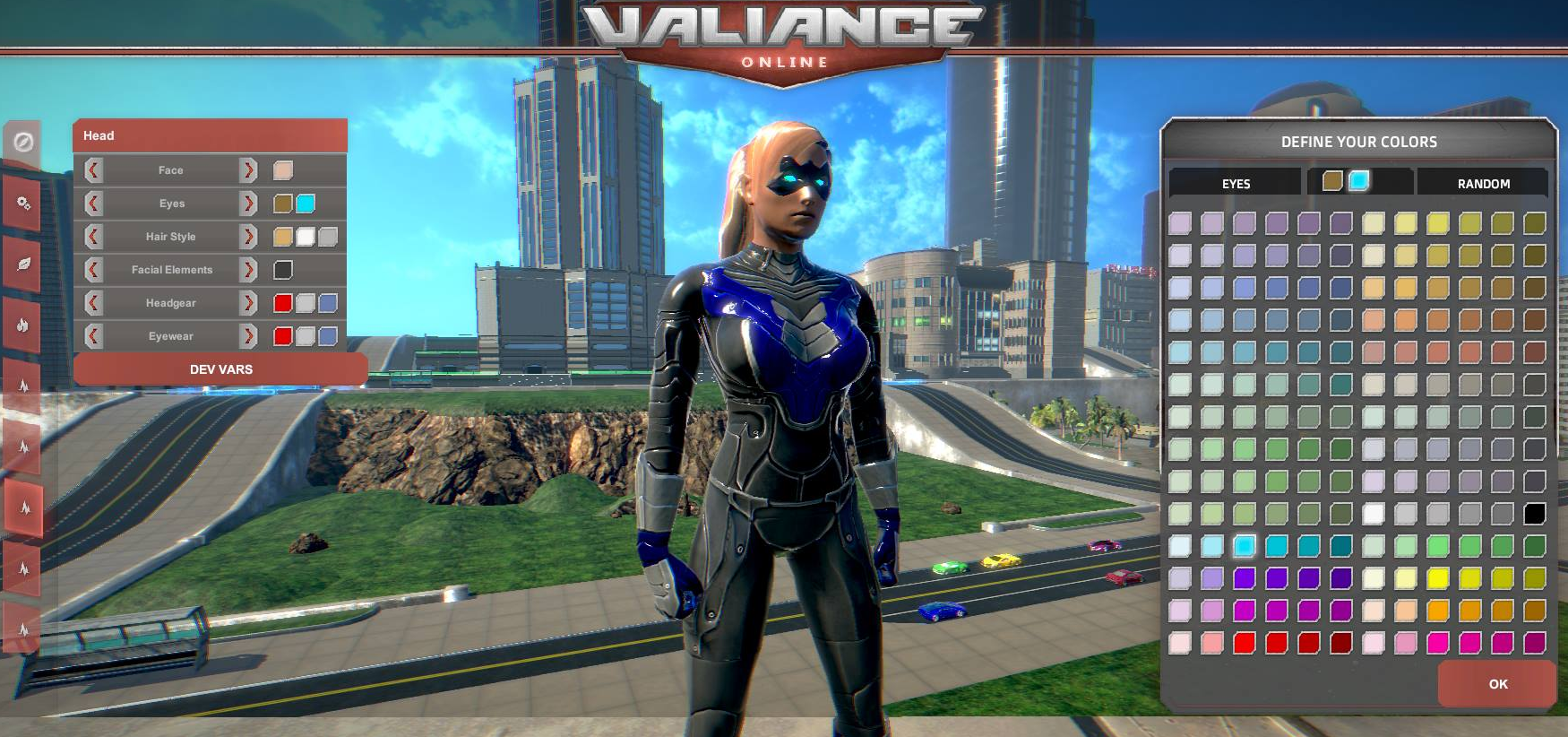
Task: Switch to the EYES tab in color panel
Action: point(1236,183)
